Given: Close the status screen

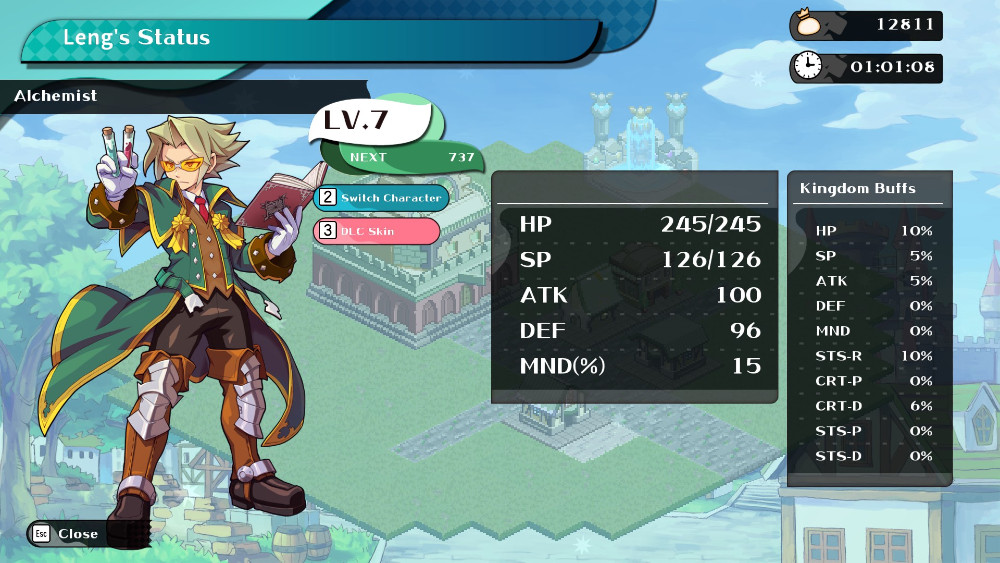Looking at the screenshot, I should coord(66,534).
